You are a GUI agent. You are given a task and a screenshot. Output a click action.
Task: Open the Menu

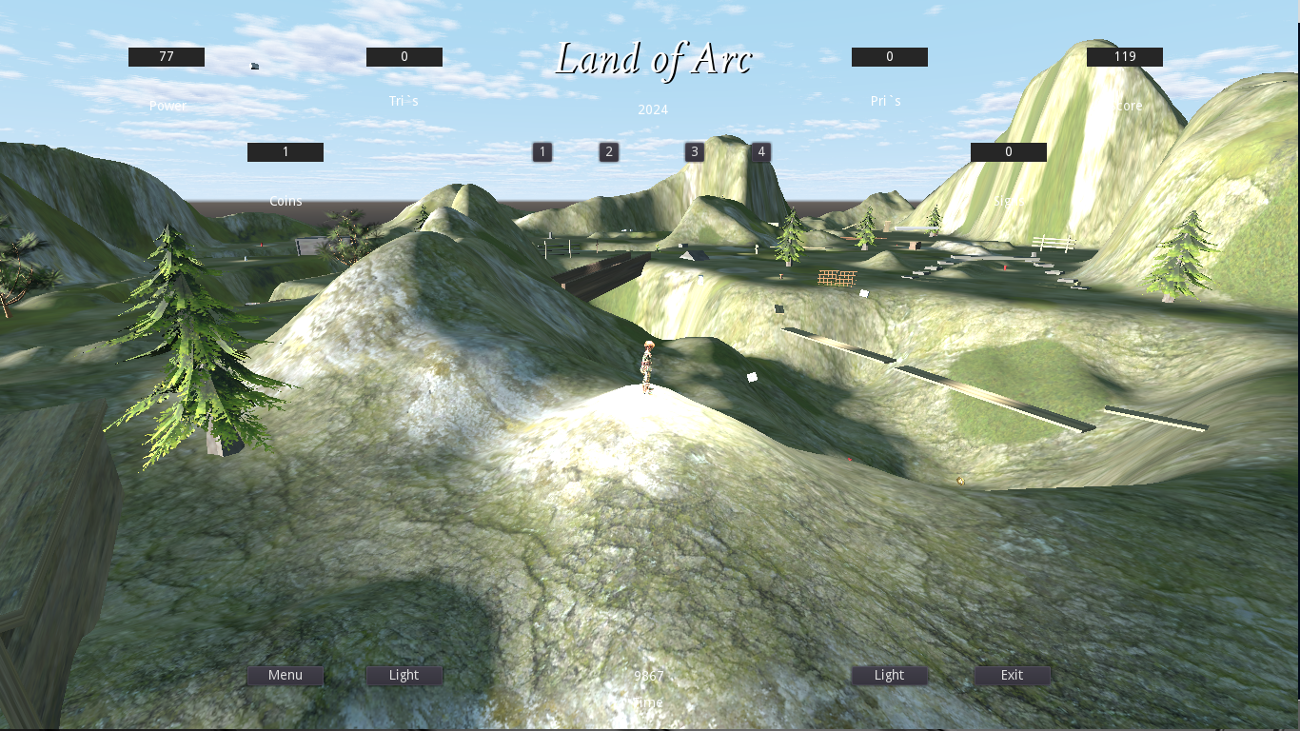point(284,675)
